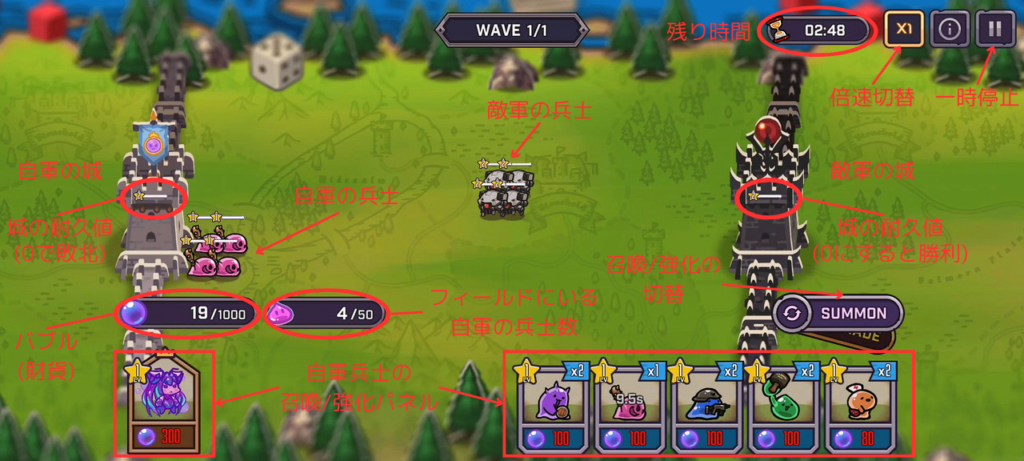Switch mode with the SUMMON button
The image size is (1024, 461).
(x=838, y=313)
